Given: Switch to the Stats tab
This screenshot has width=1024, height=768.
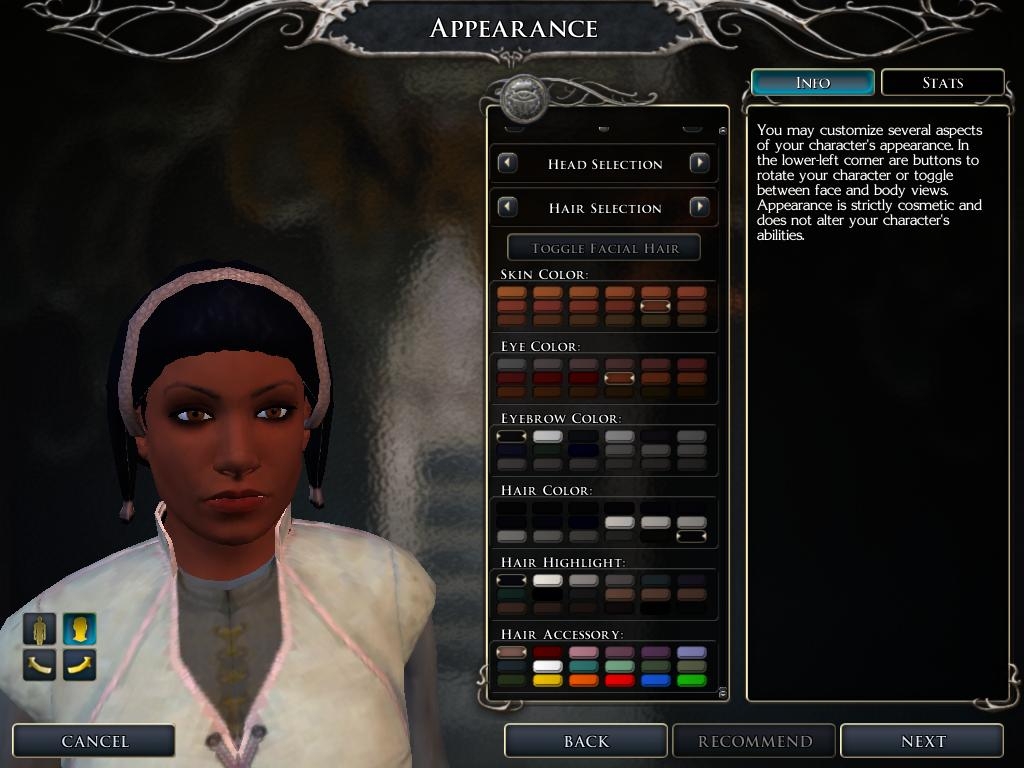Looking at the screenshot, I should click(942, 83).
